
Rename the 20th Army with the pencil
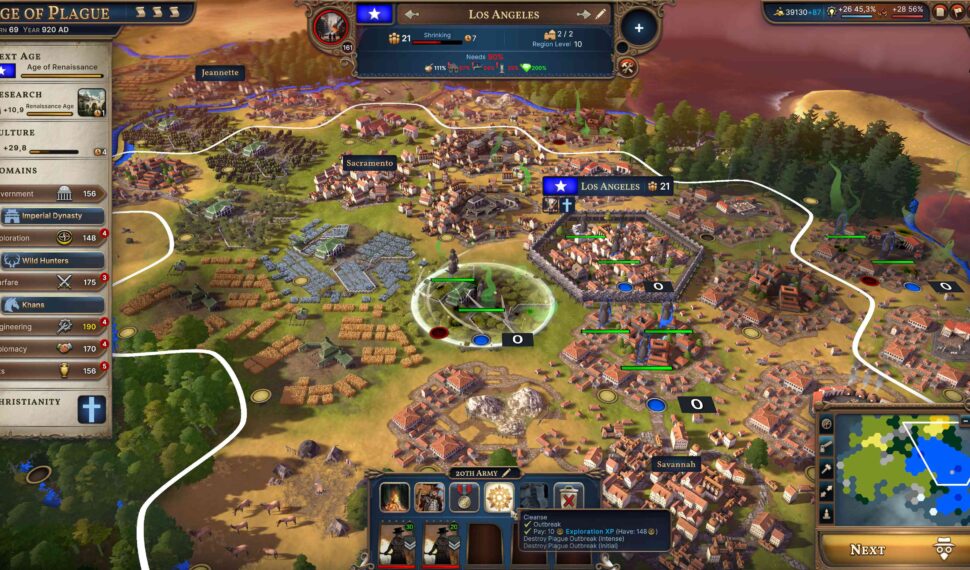click(x=507, y=472)
